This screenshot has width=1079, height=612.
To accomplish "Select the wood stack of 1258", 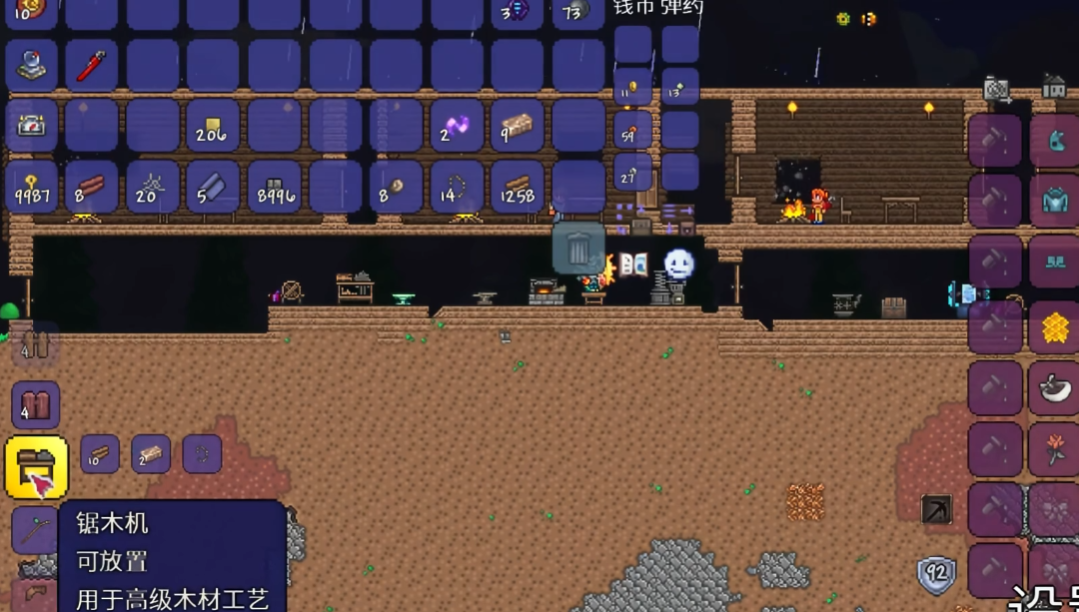I will click(517, 186).
